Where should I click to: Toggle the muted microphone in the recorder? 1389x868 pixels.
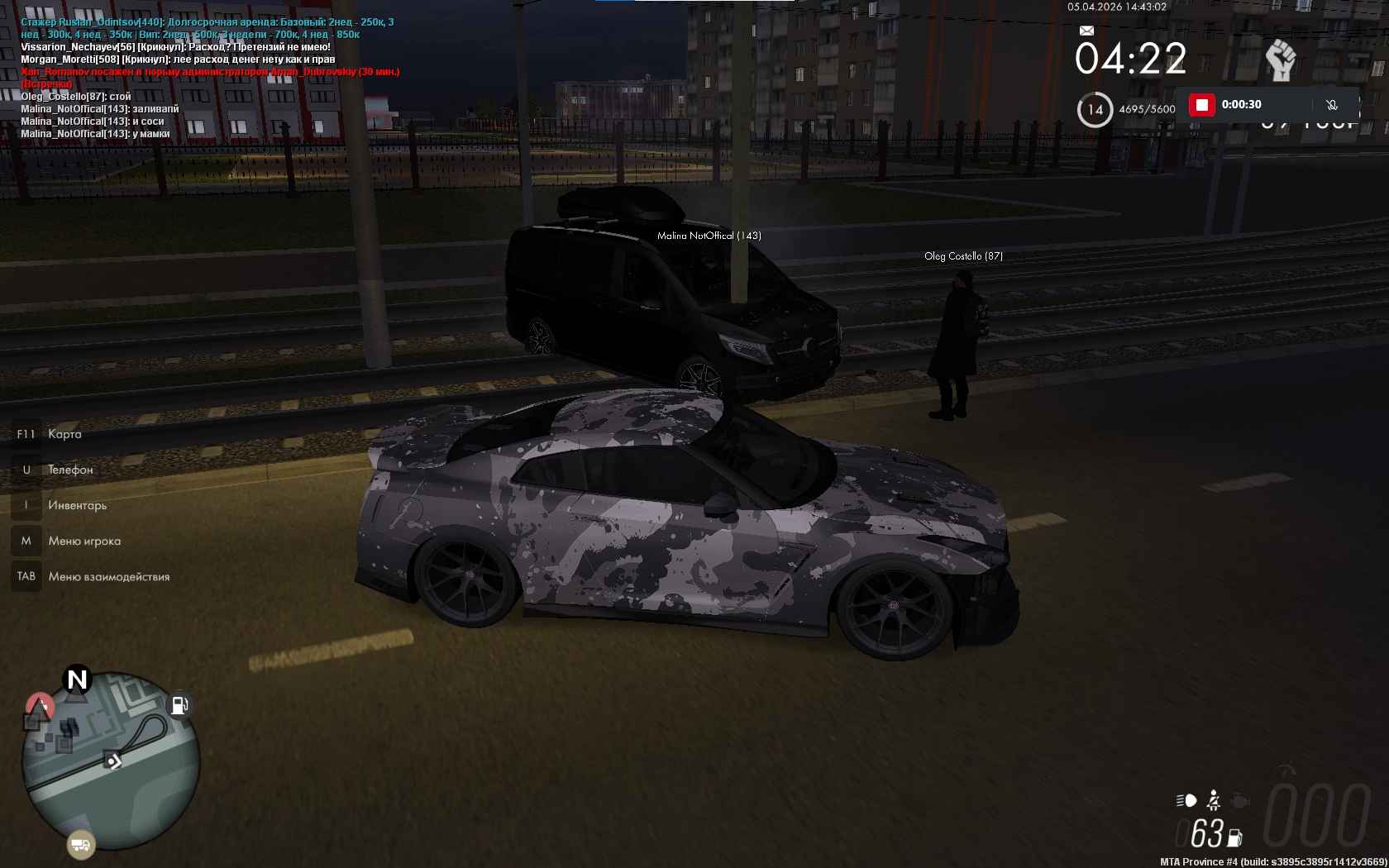click(1331, 105)
